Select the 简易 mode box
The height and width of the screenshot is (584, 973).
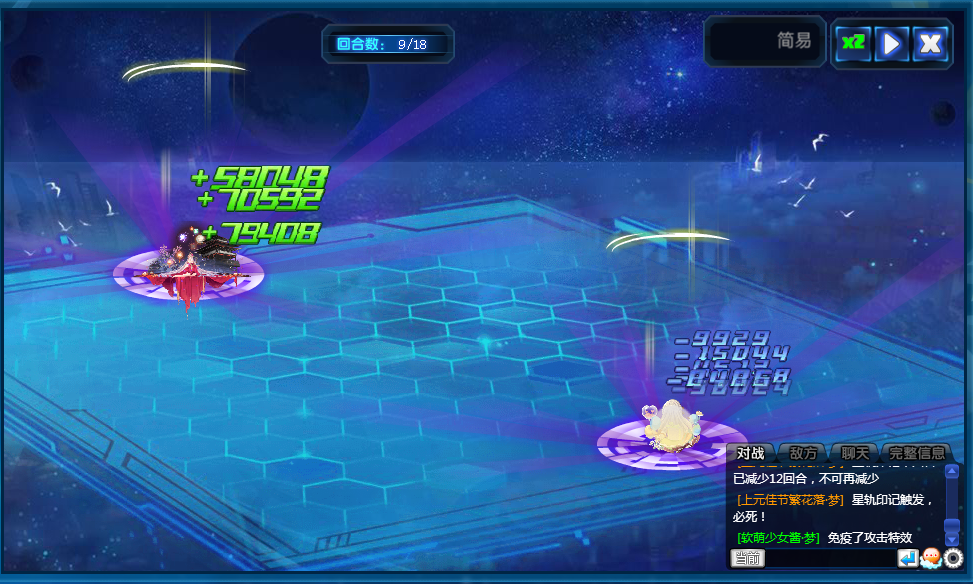(766, 42)
